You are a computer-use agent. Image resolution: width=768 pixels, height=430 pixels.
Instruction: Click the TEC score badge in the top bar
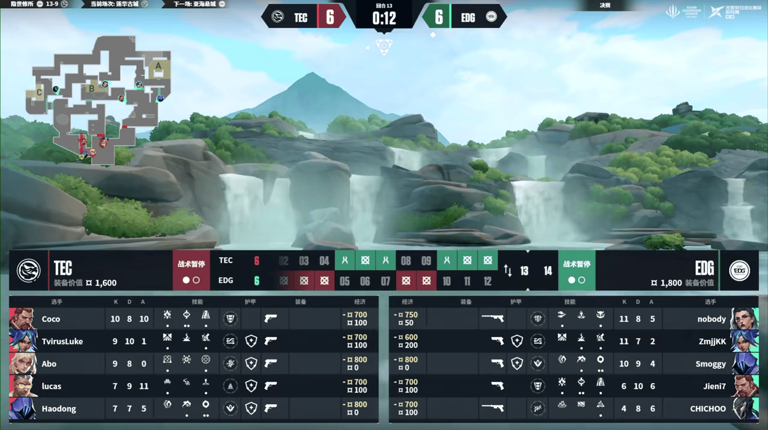pos(330,17)
